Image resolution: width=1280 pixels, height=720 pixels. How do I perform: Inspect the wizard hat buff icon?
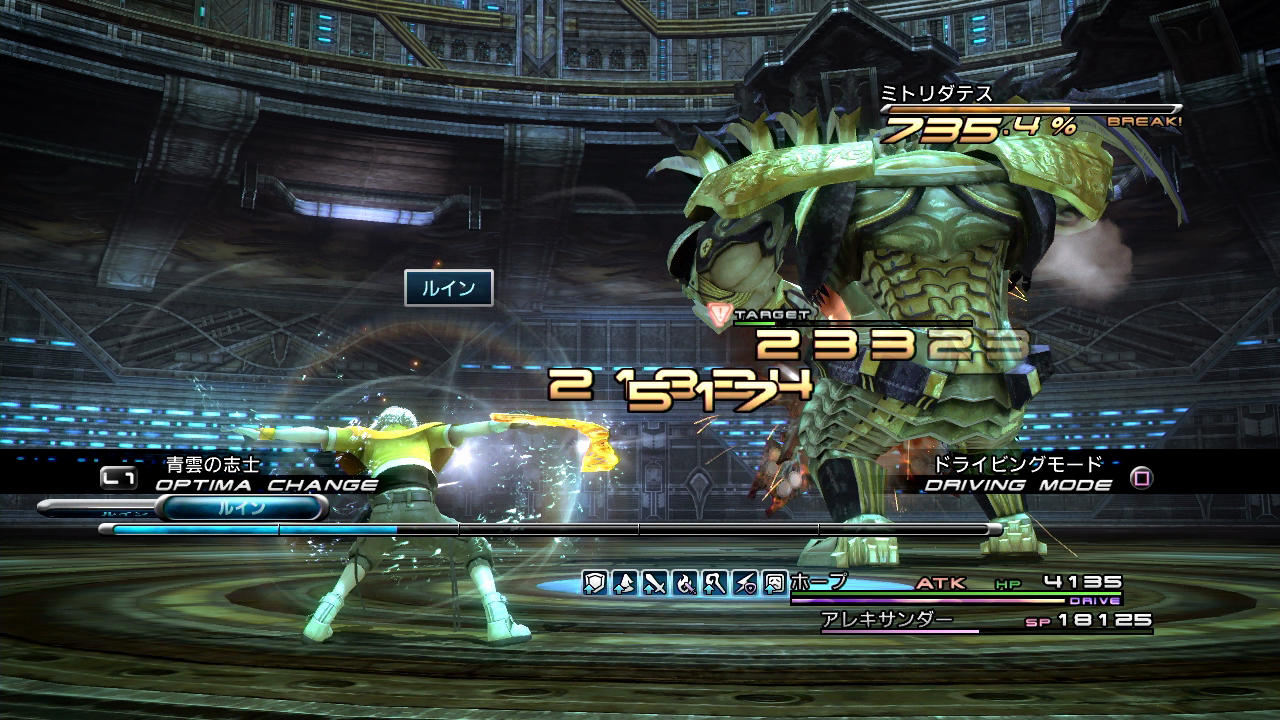[625, 582]
